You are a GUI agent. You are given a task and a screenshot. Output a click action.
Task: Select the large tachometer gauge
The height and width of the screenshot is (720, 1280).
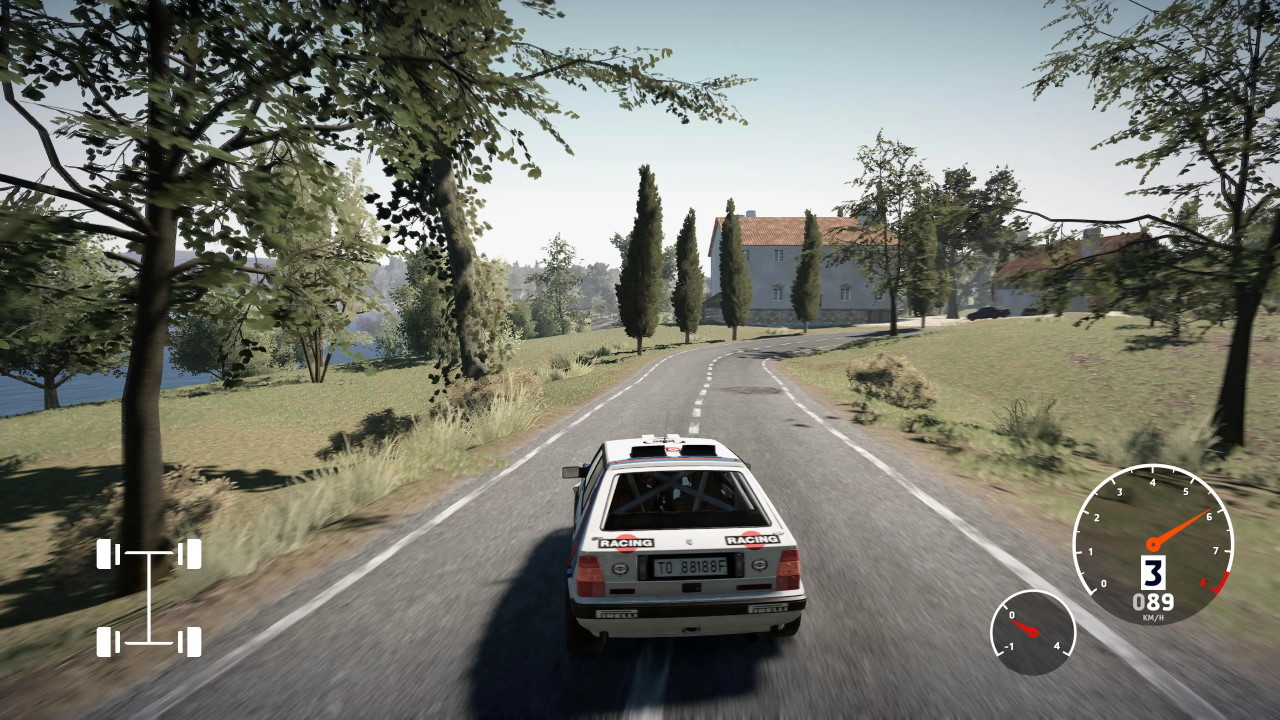point(1152,544)
